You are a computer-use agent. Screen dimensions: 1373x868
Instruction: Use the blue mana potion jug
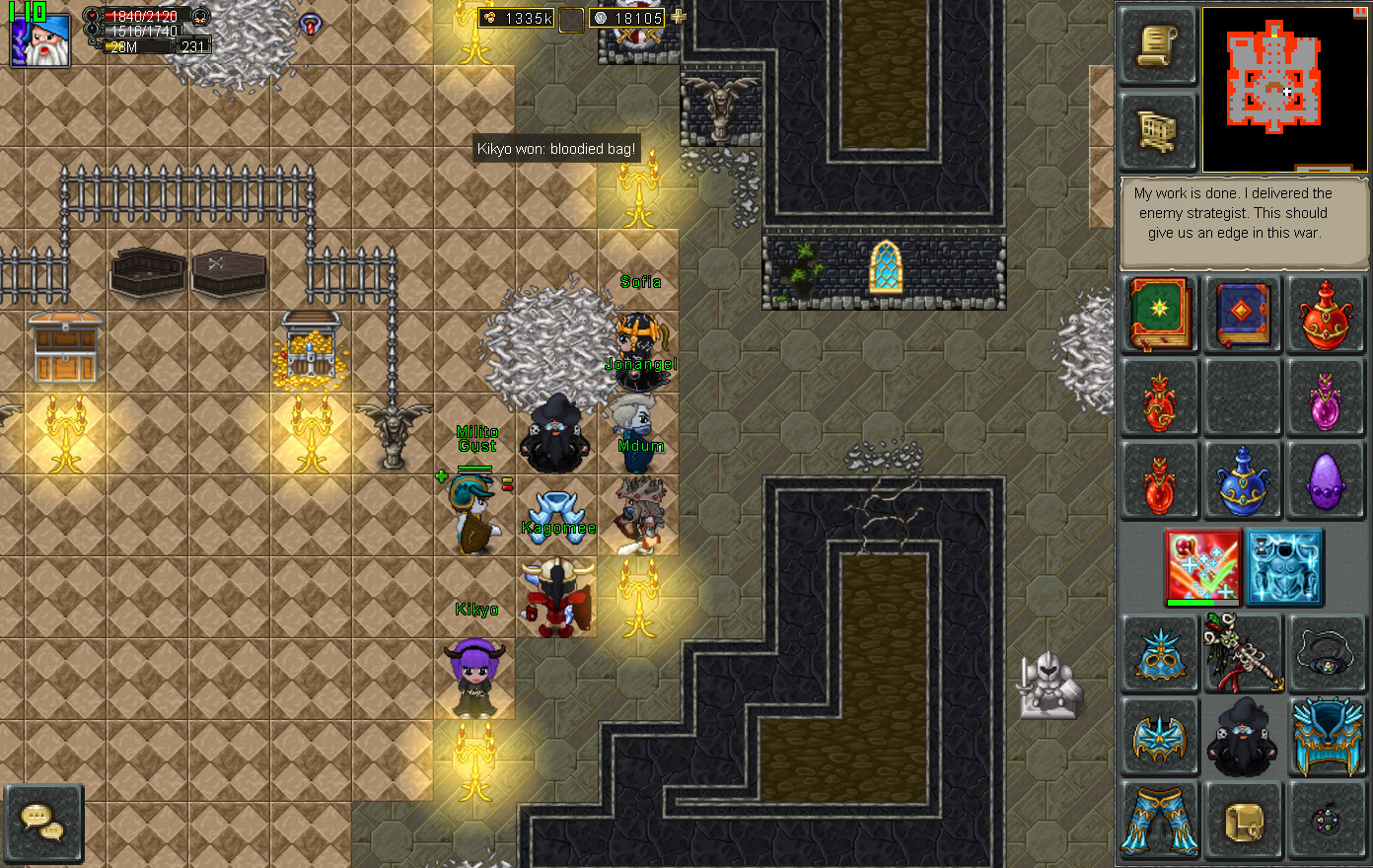(x=1243, y=481)
